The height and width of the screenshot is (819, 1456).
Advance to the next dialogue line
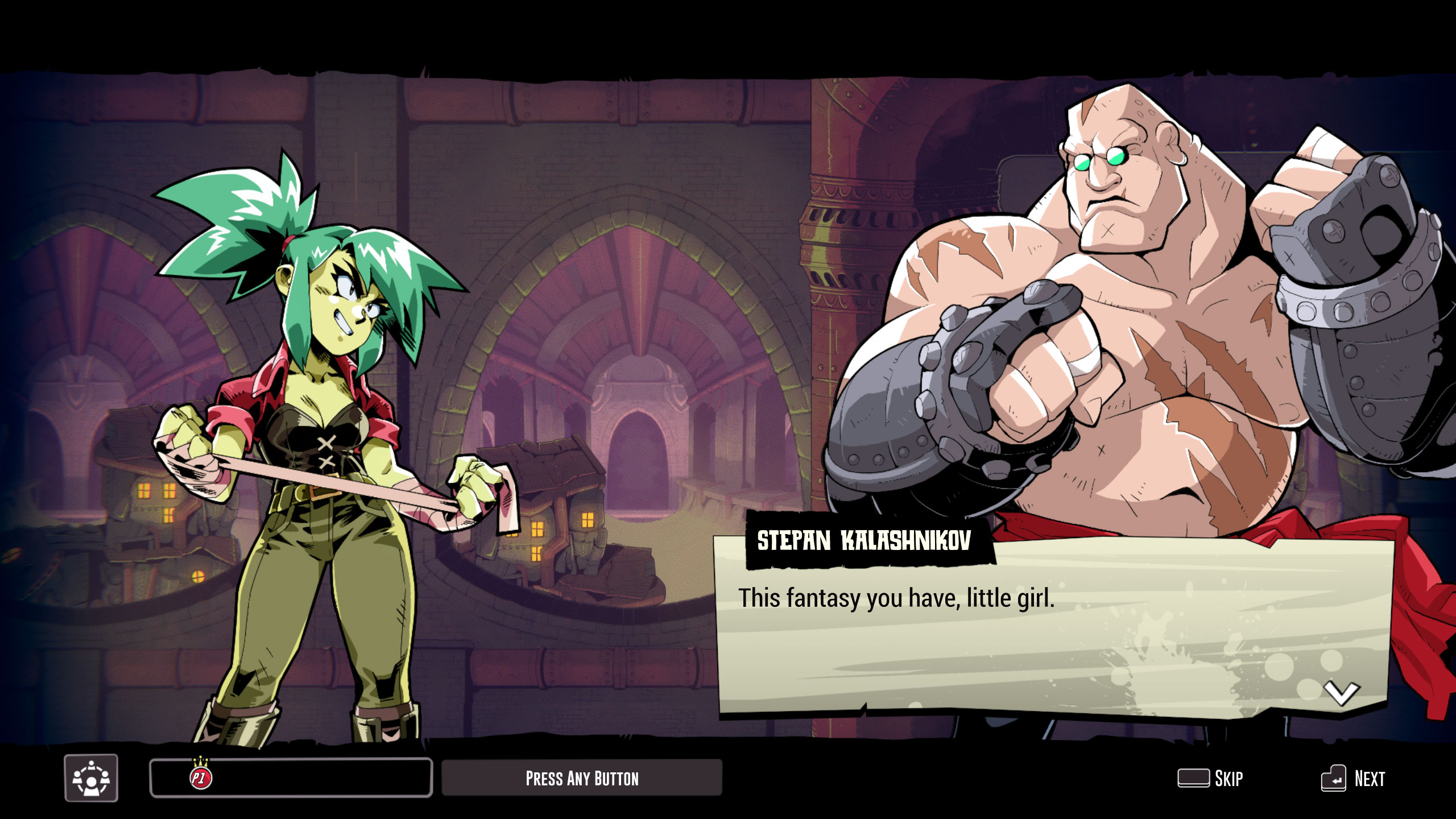(1353, 778)
